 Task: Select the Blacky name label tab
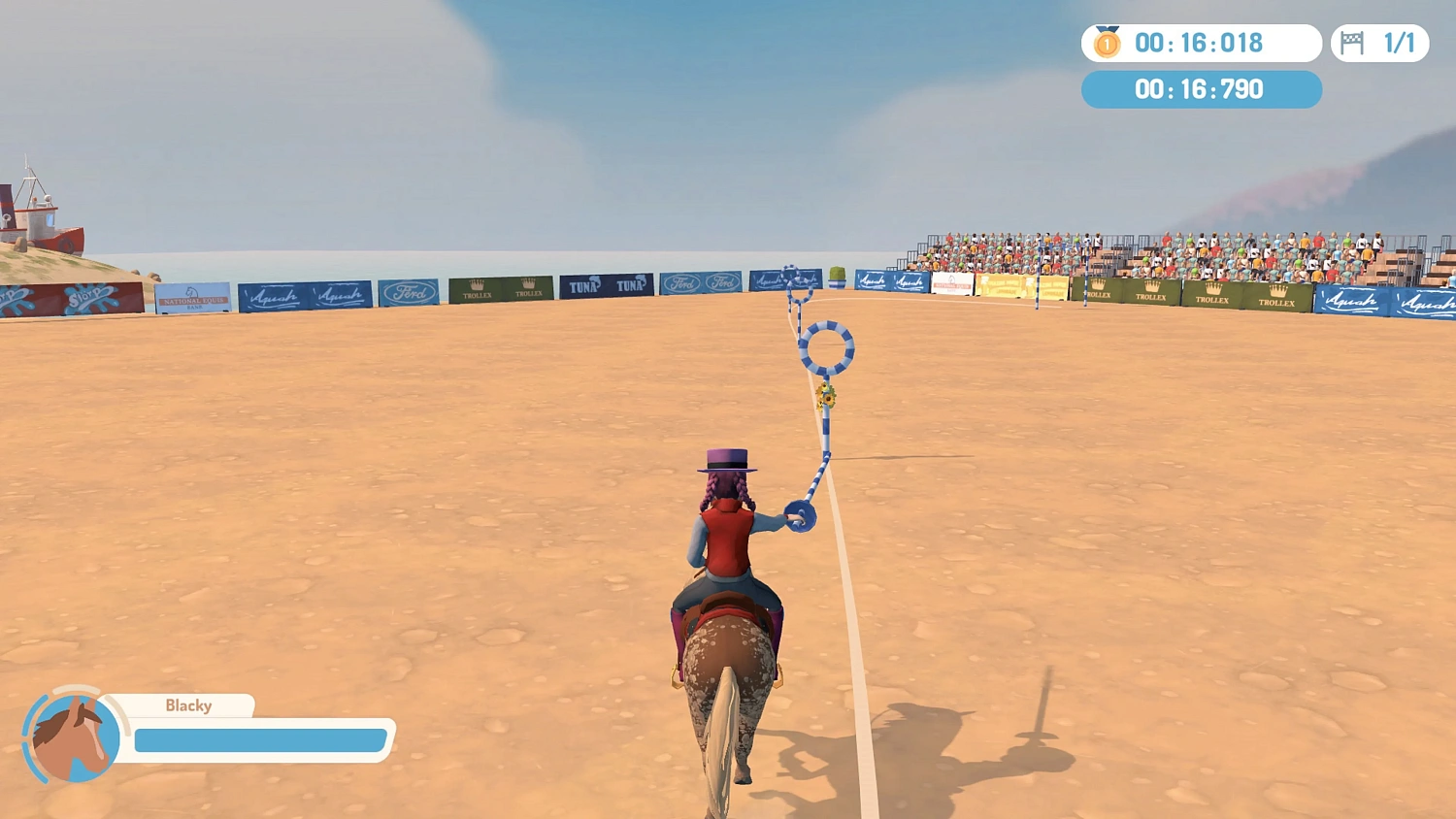coord(189,705)
